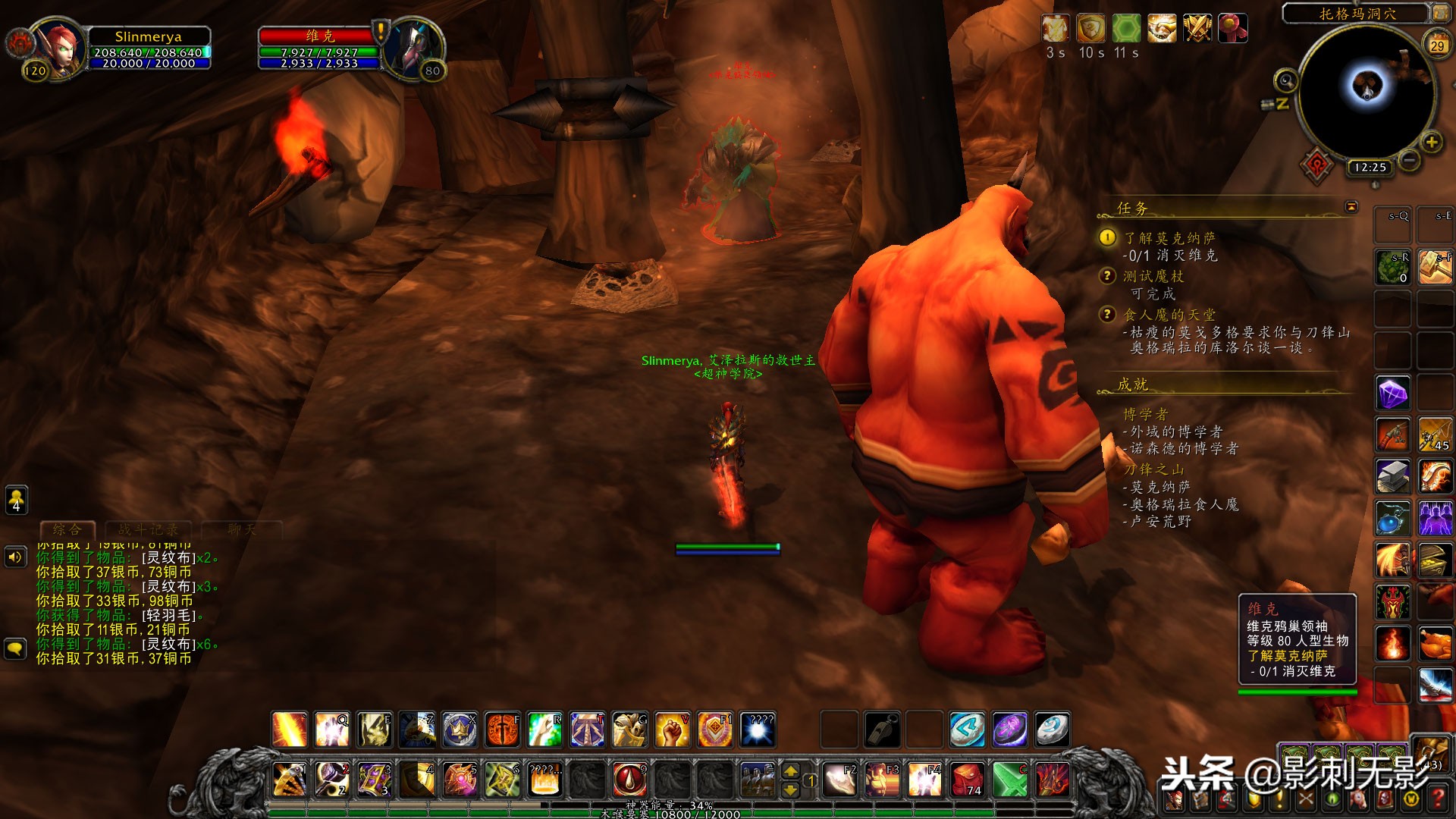The image size is (1456, 819).
Task: Use the golden fist ability with V keybind
Action: pos(672,730)
